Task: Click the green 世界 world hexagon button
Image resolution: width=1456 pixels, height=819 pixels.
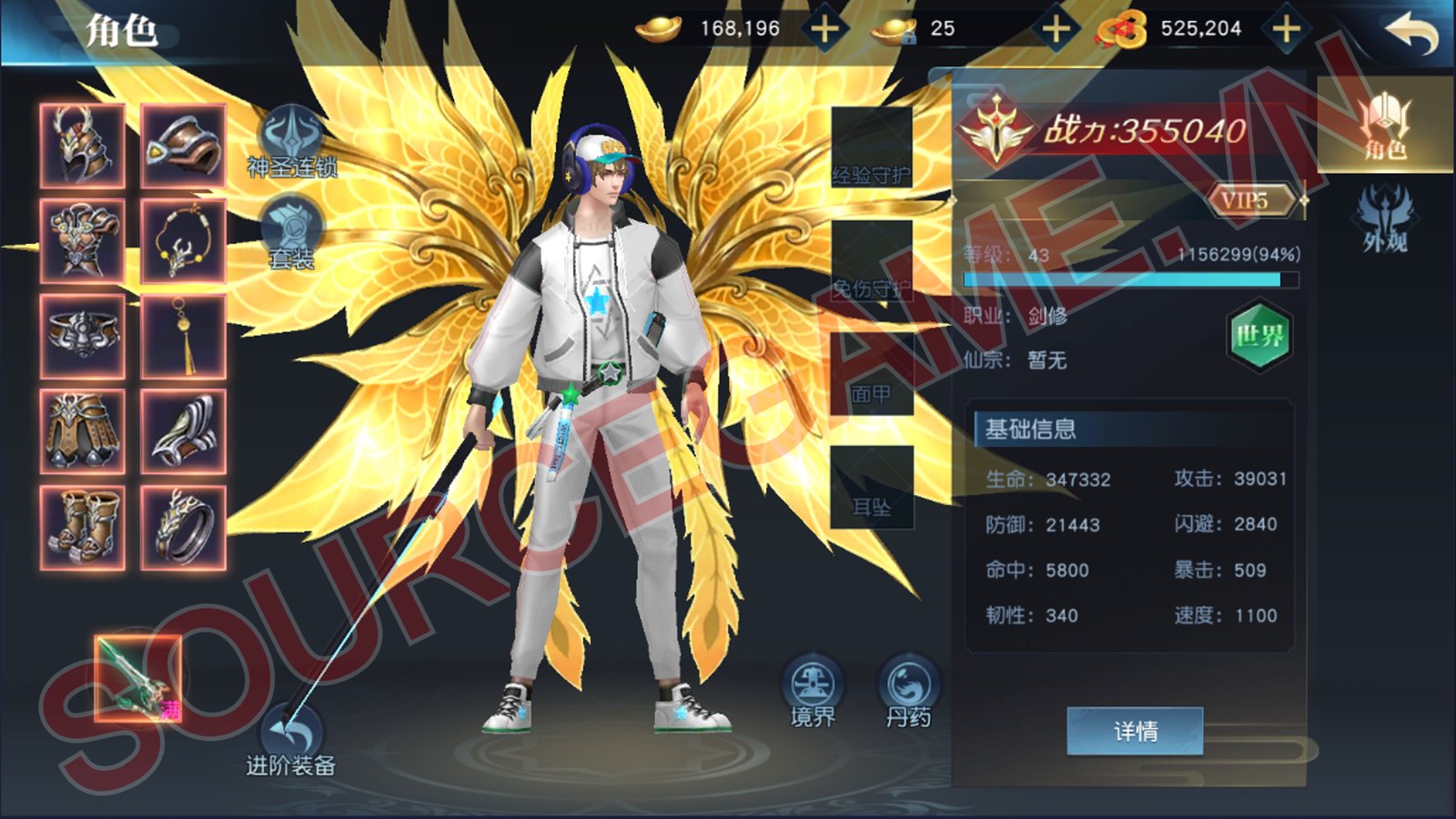Action: [1259, 336]
